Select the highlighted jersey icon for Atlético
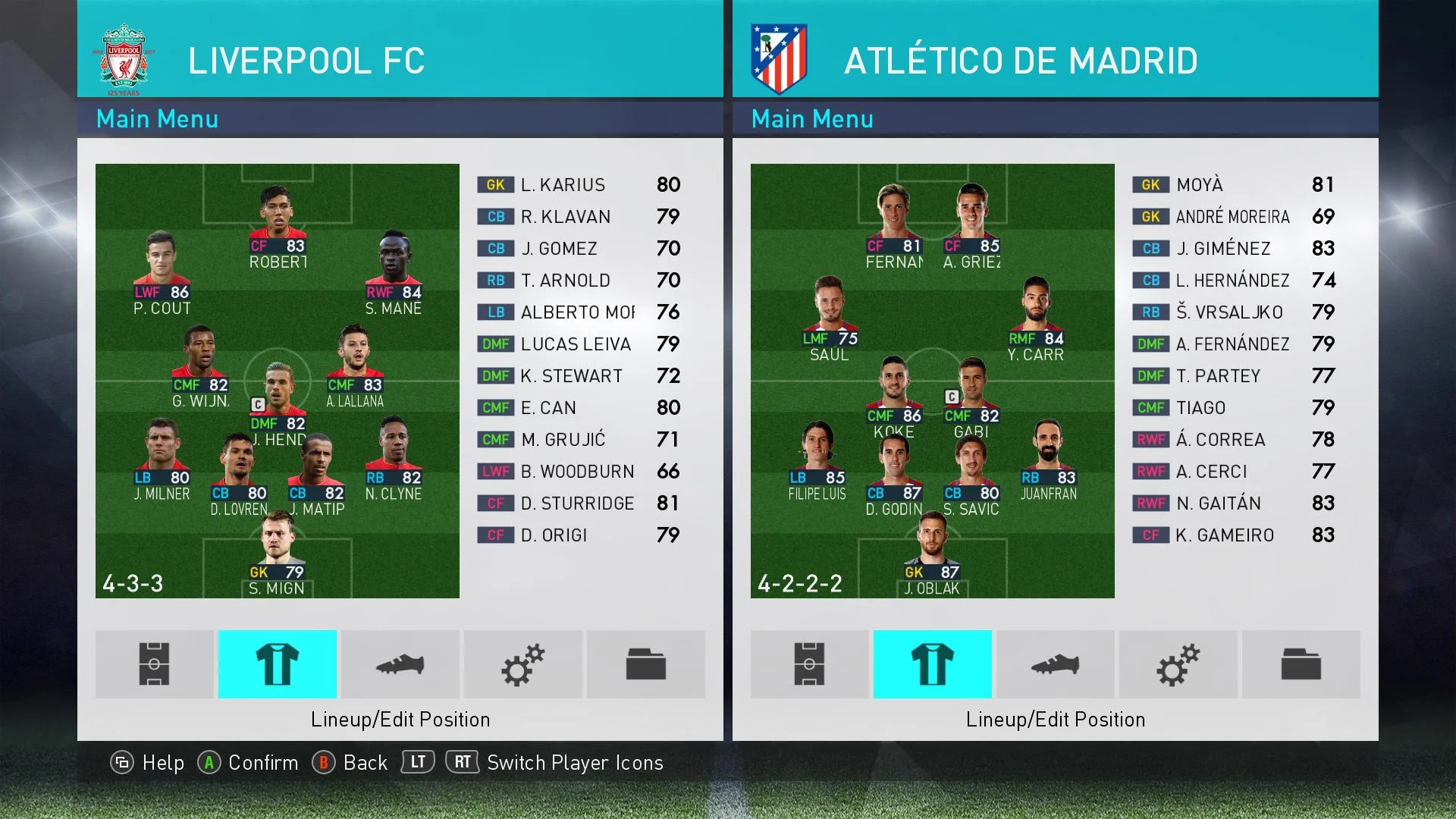 click(x=932, y=664)
